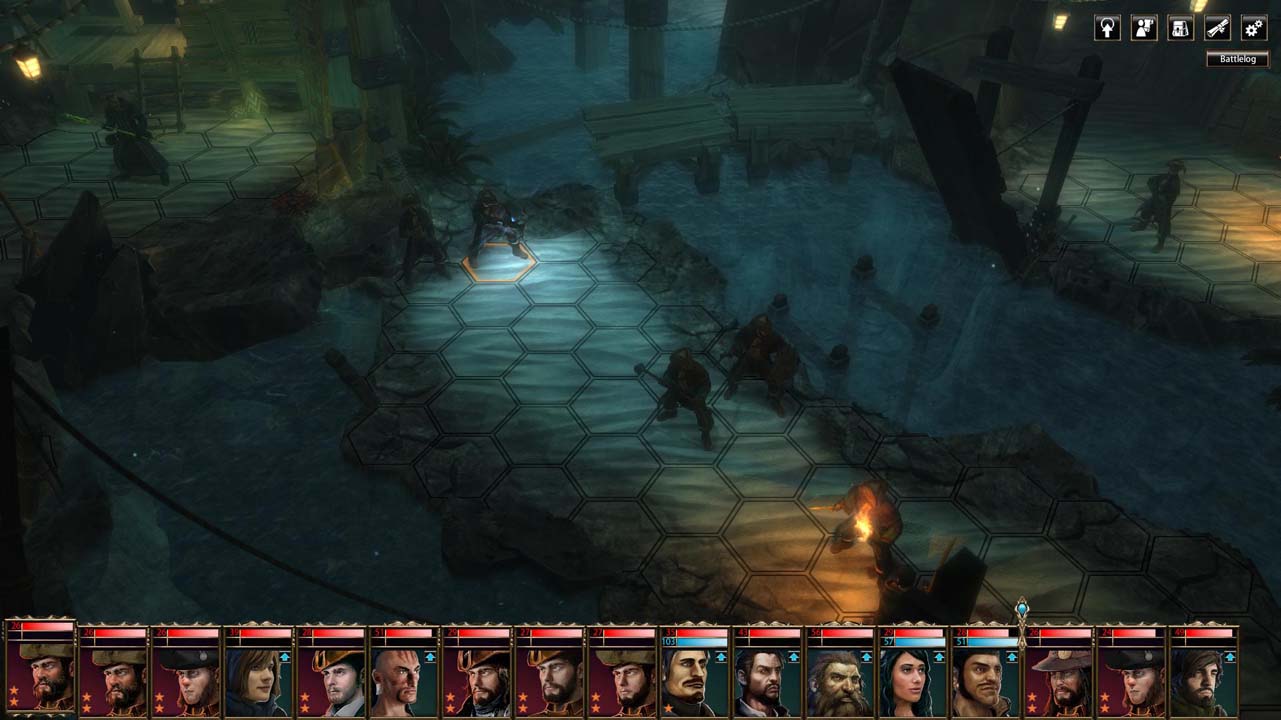Open the gears settings menu
1281x720 pixels.
pos(1254,28)
